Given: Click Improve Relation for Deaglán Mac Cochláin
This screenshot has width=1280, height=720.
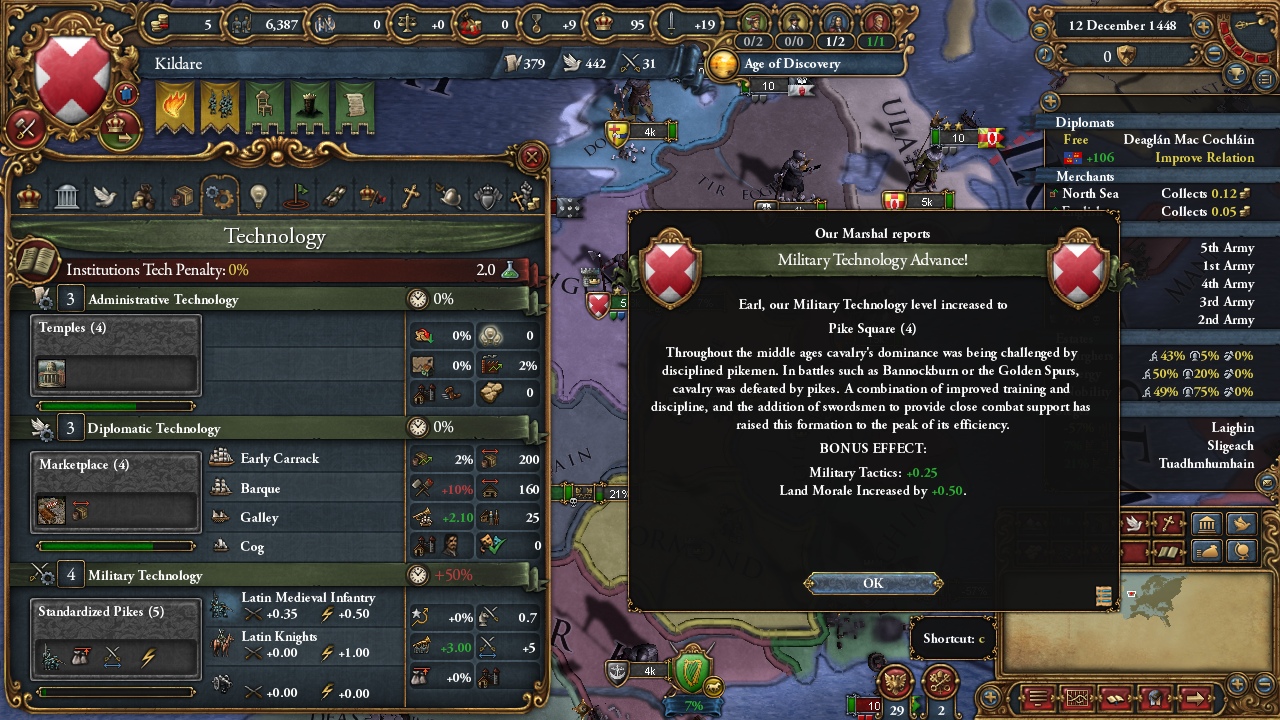Looking at the screenshot, I should 1207,158.
